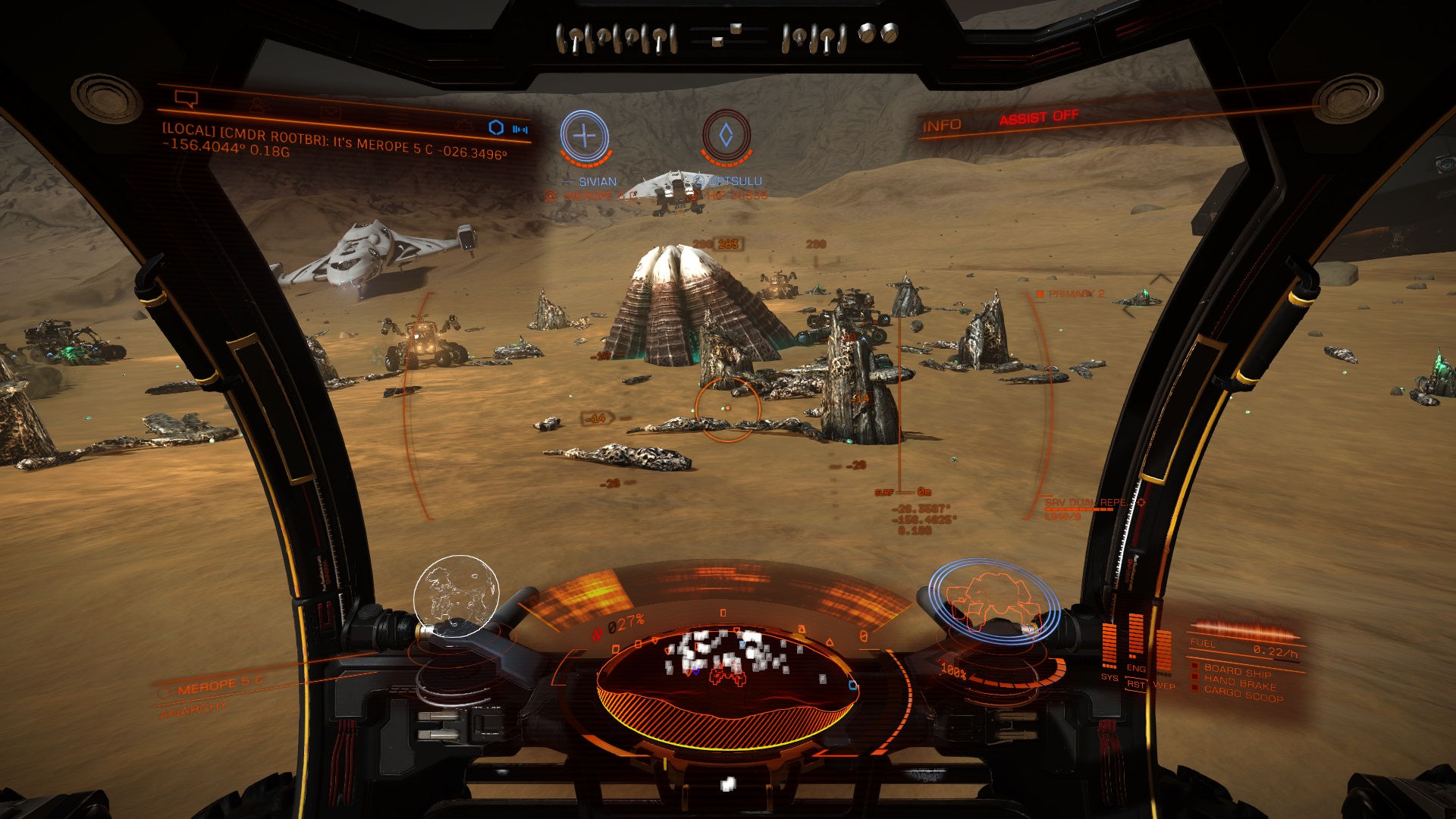Toggle the BOARD SHIP indicator
The width and height of the screenshot is (1456, 819).
coord(1236,671)
